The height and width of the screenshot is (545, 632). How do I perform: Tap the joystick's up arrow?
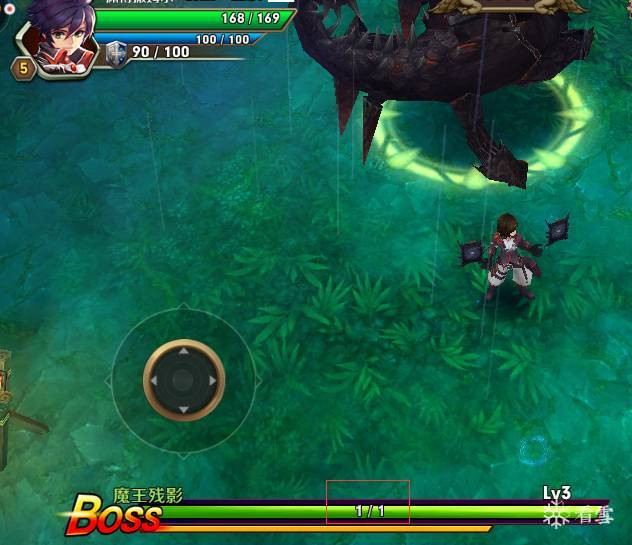point(183,353)
